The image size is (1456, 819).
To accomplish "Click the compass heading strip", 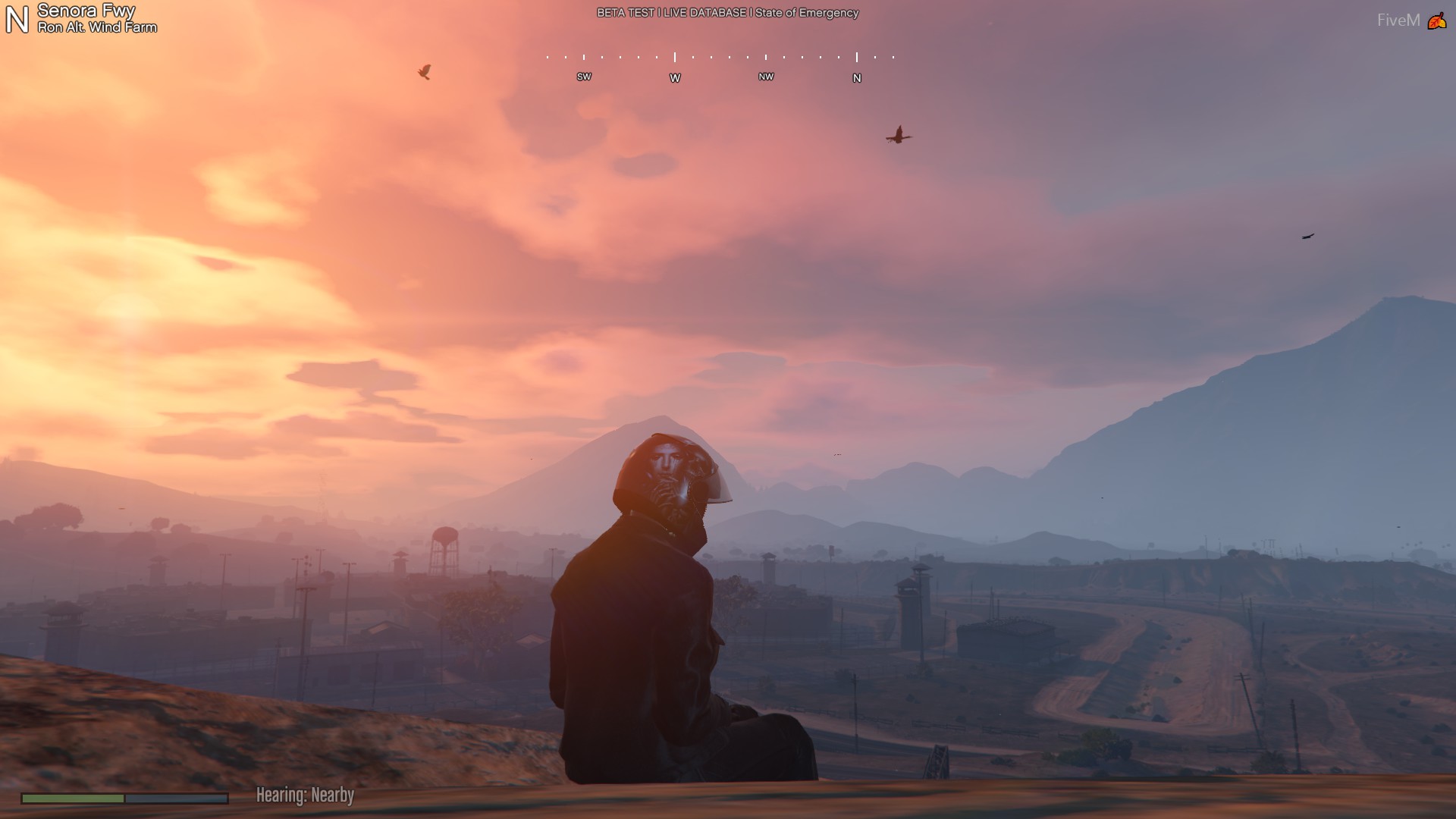I will 720,67.
